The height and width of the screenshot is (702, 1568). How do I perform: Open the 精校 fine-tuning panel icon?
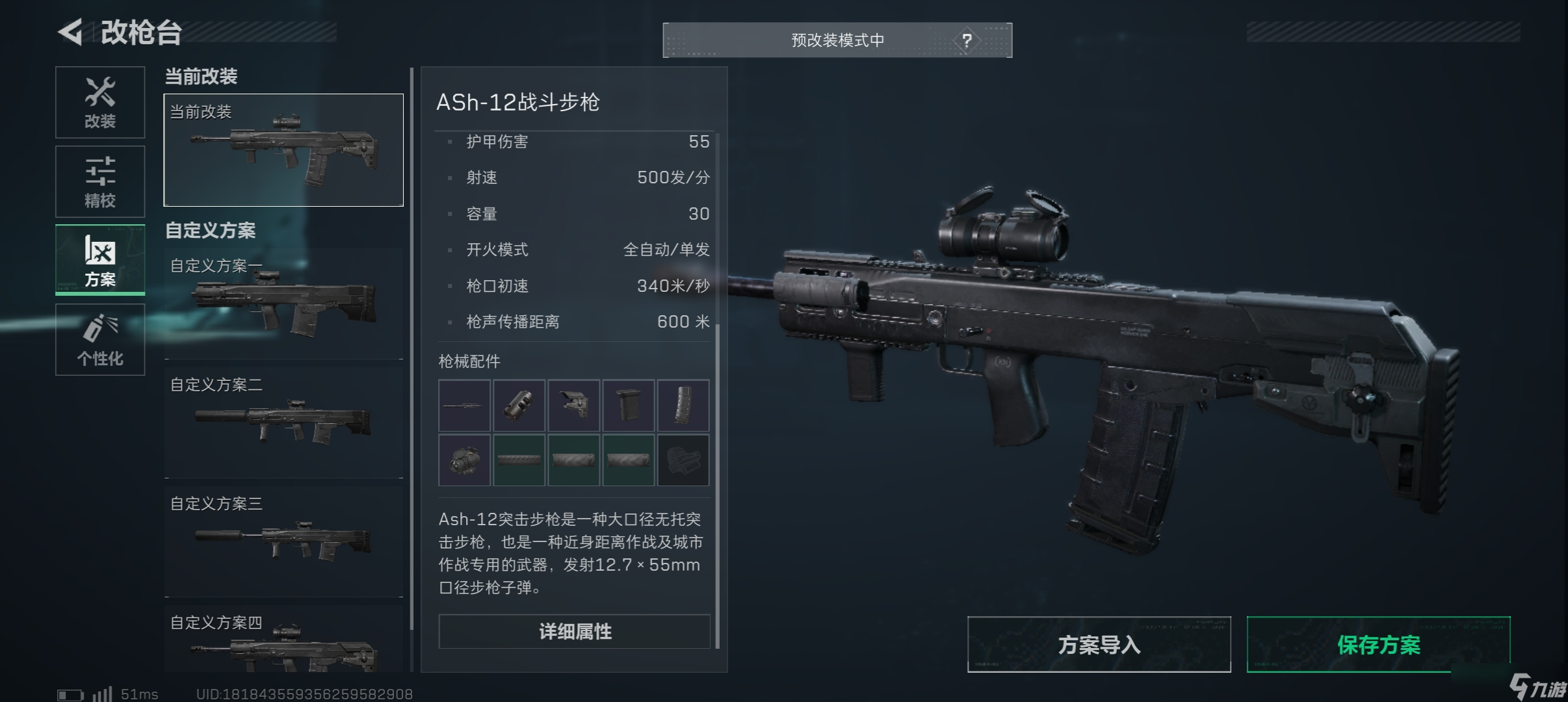pyautogui.click(x=100, y=181)
